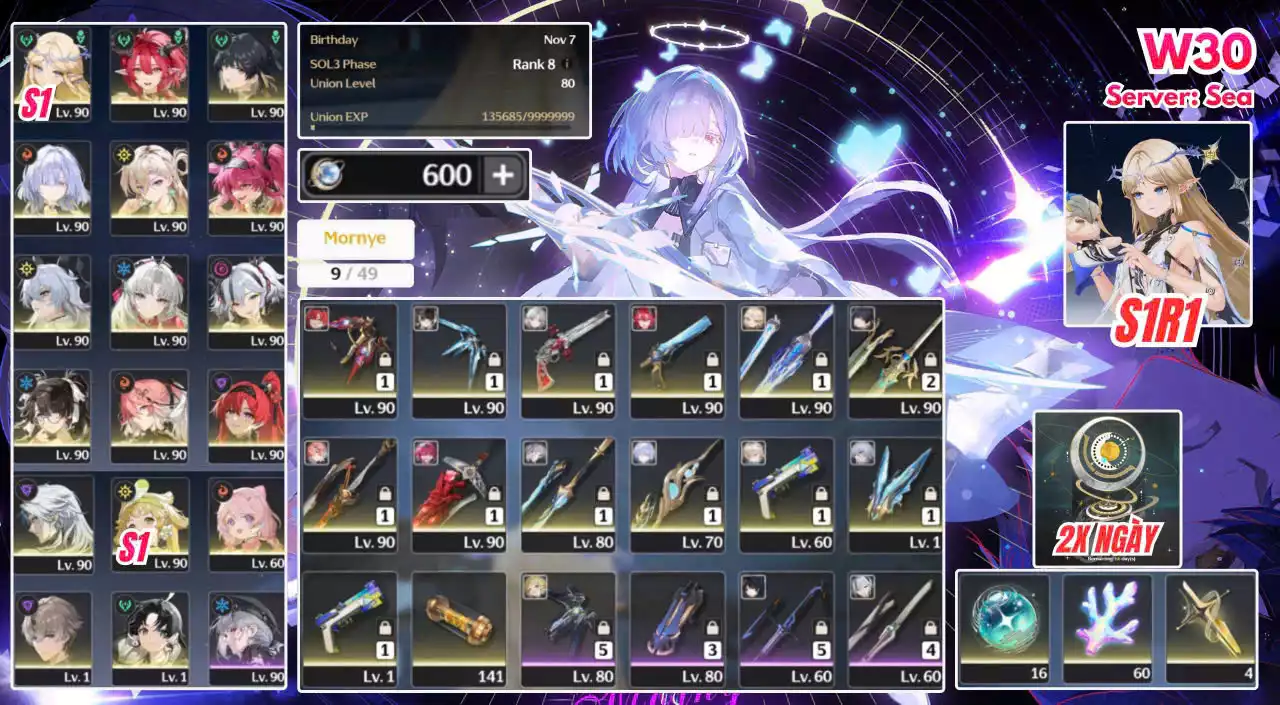Open the 2X NGÀY monthly pass icon
This screenshot has height=705, width=1280.
click(x=1107, y=489)
